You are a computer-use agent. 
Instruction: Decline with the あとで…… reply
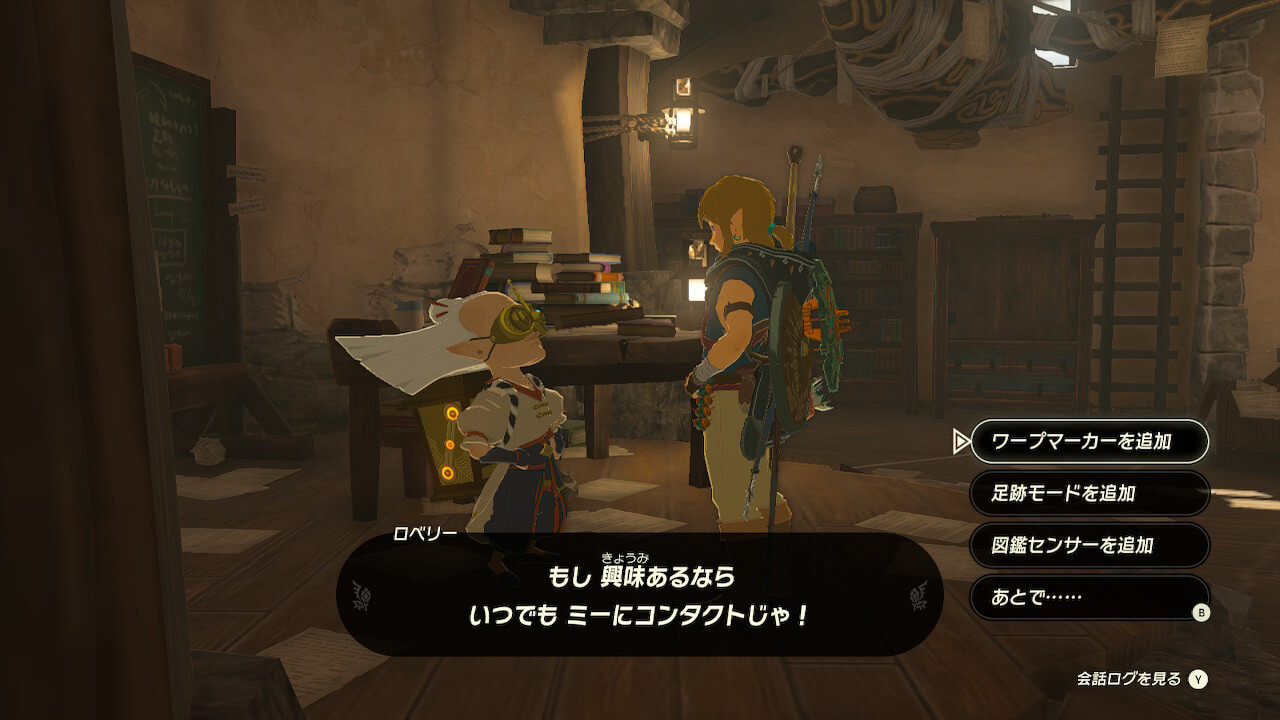pyautogui.click(x=1089, y=597)
